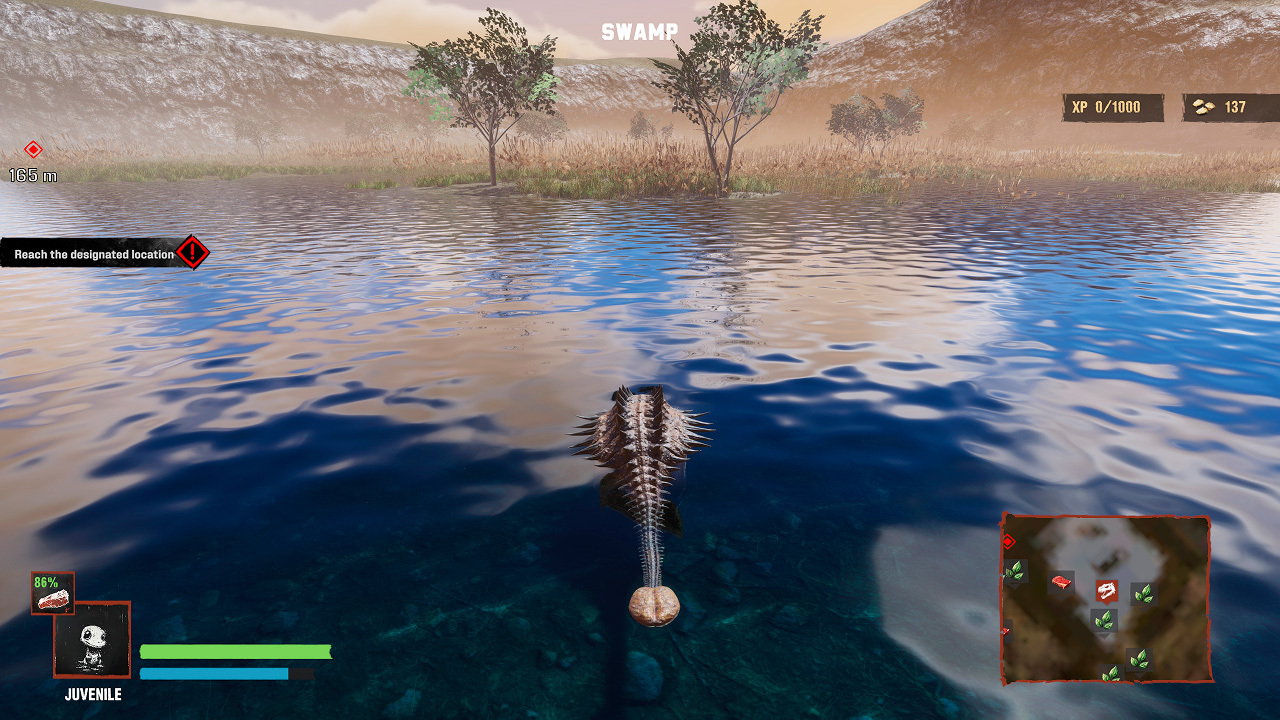The width and height of the screenshot is (1280, 720).
Task: Select the white dinosaur skull marker on the minimap
Action: (1106, 589)
